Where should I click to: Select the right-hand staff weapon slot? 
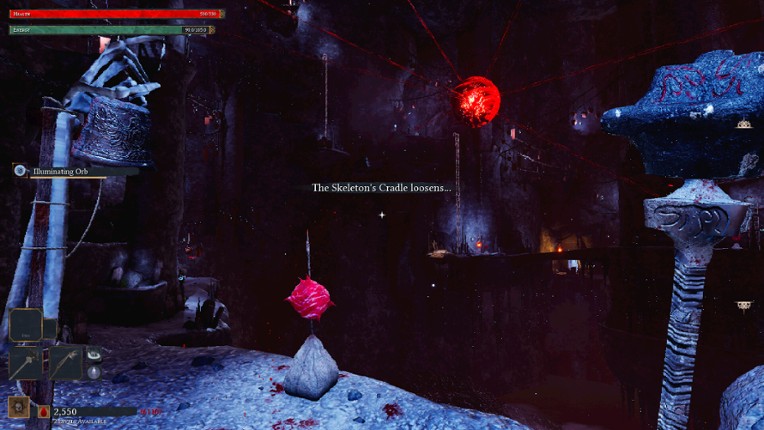point(64,362)
